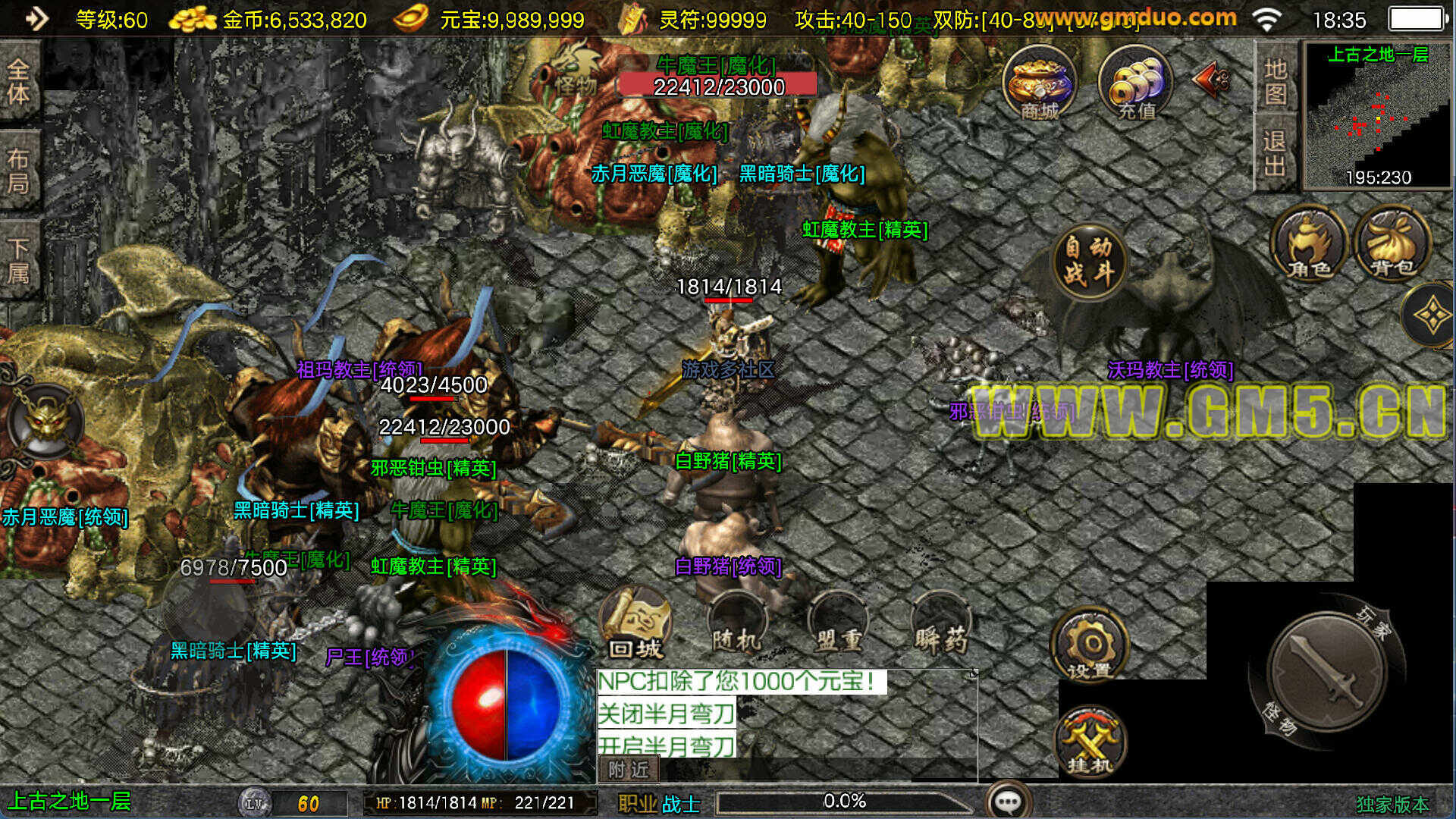Tap the sword attack button
The width and height of the screenshot is (1456, 819).
1326,672
